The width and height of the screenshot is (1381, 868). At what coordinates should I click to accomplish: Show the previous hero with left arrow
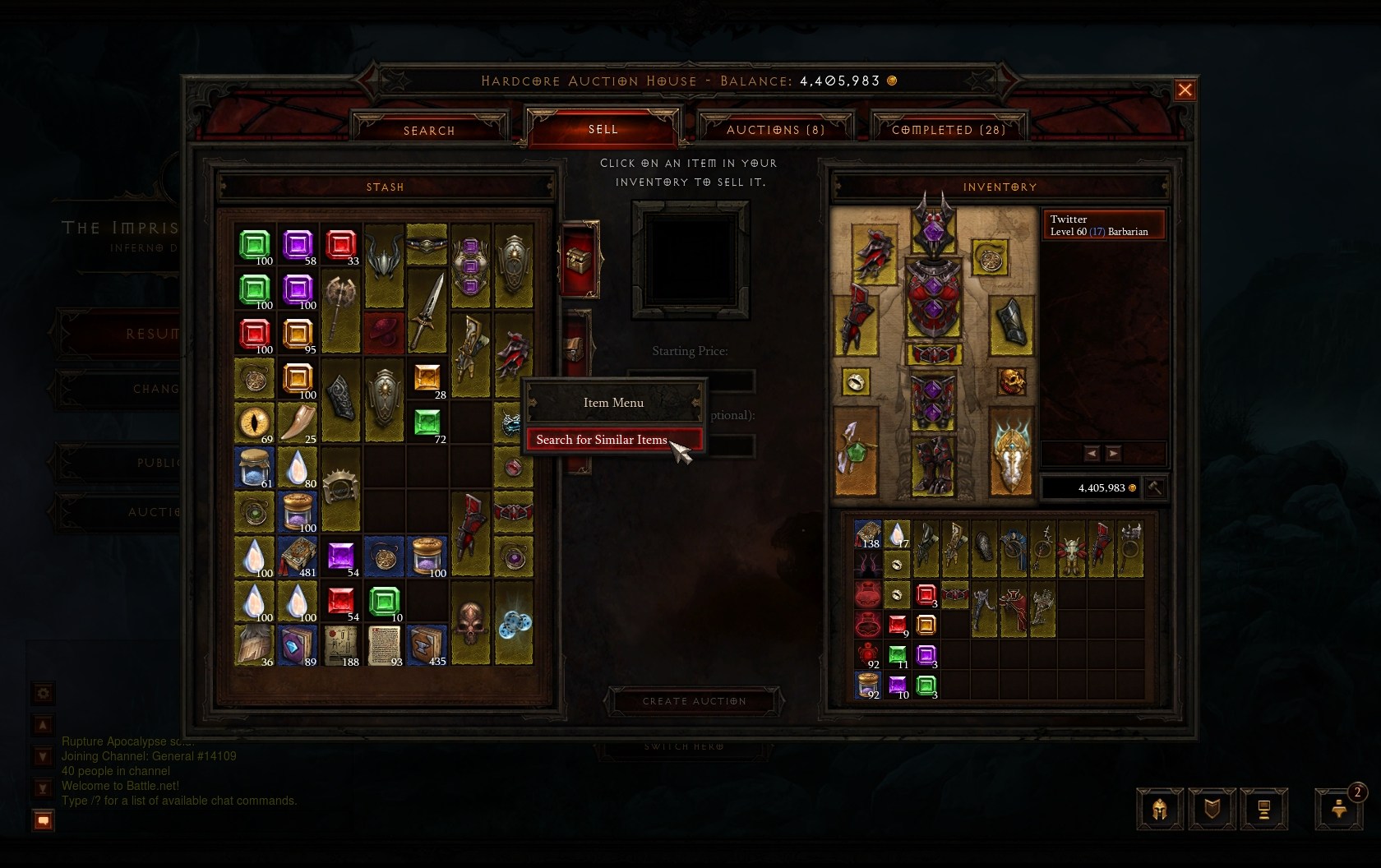1092,454
